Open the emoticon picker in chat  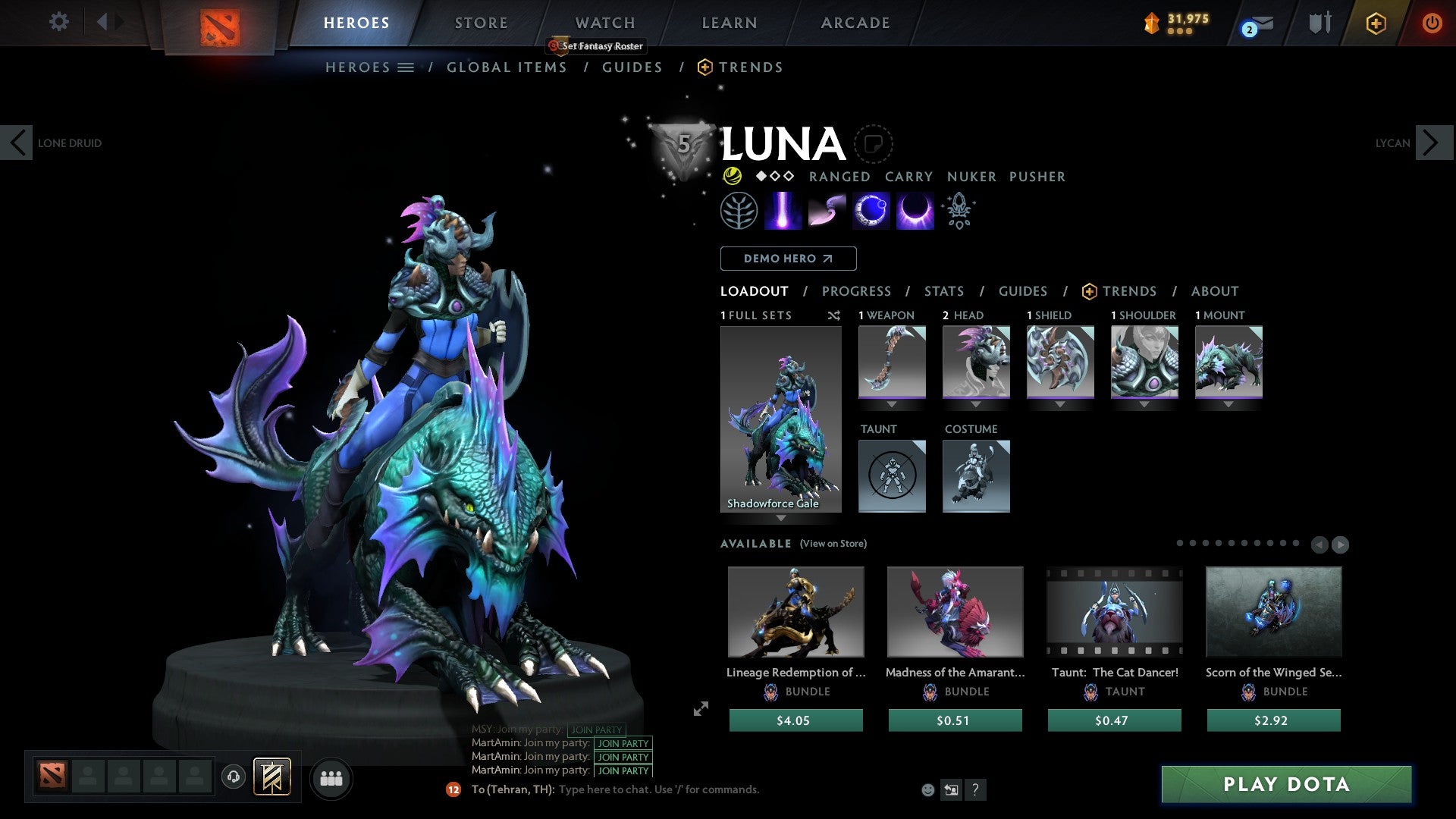tap(927, 790)
